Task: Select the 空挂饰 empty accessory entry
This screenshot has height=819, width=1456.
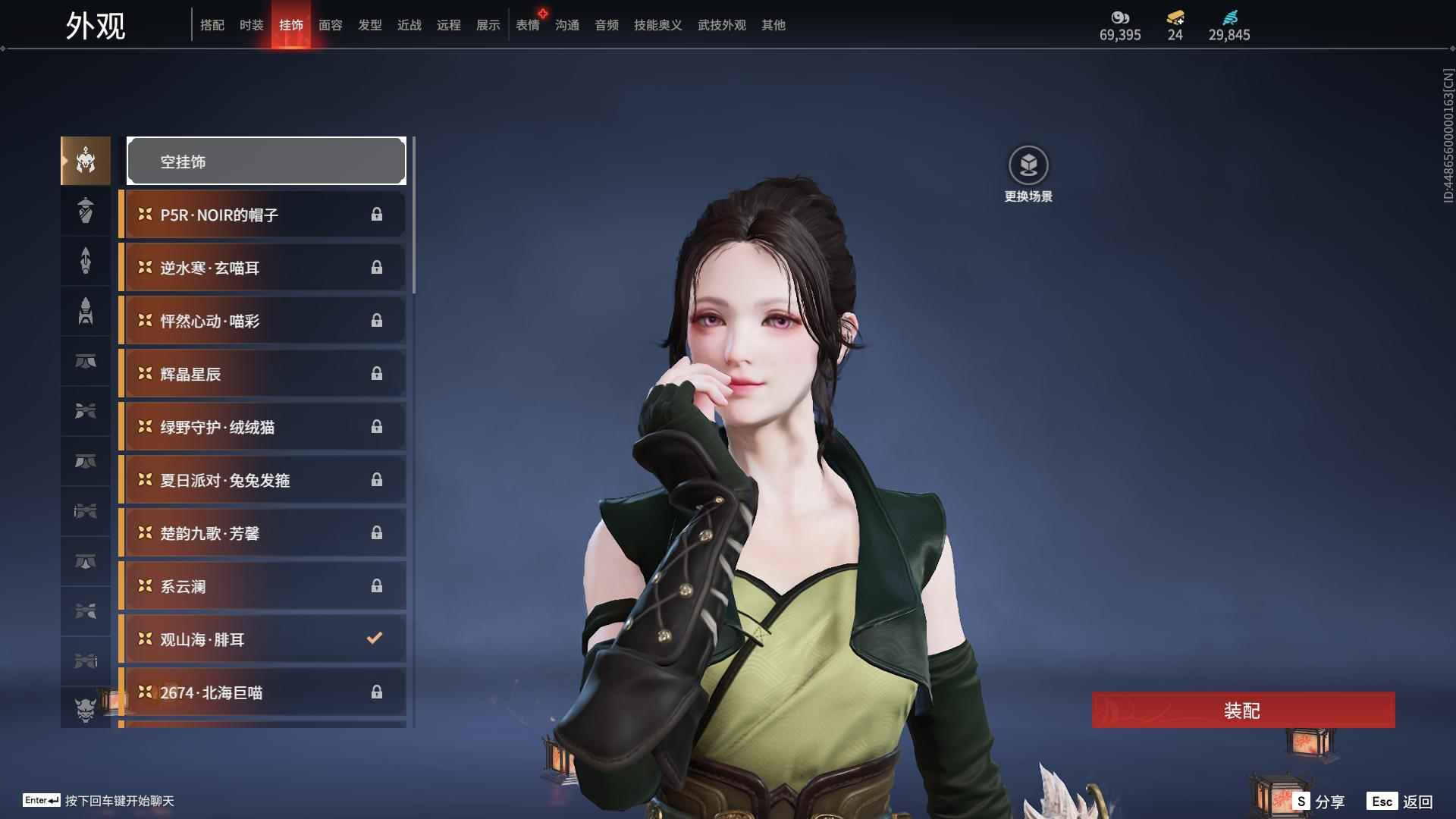Action: [x=266, y=162]
